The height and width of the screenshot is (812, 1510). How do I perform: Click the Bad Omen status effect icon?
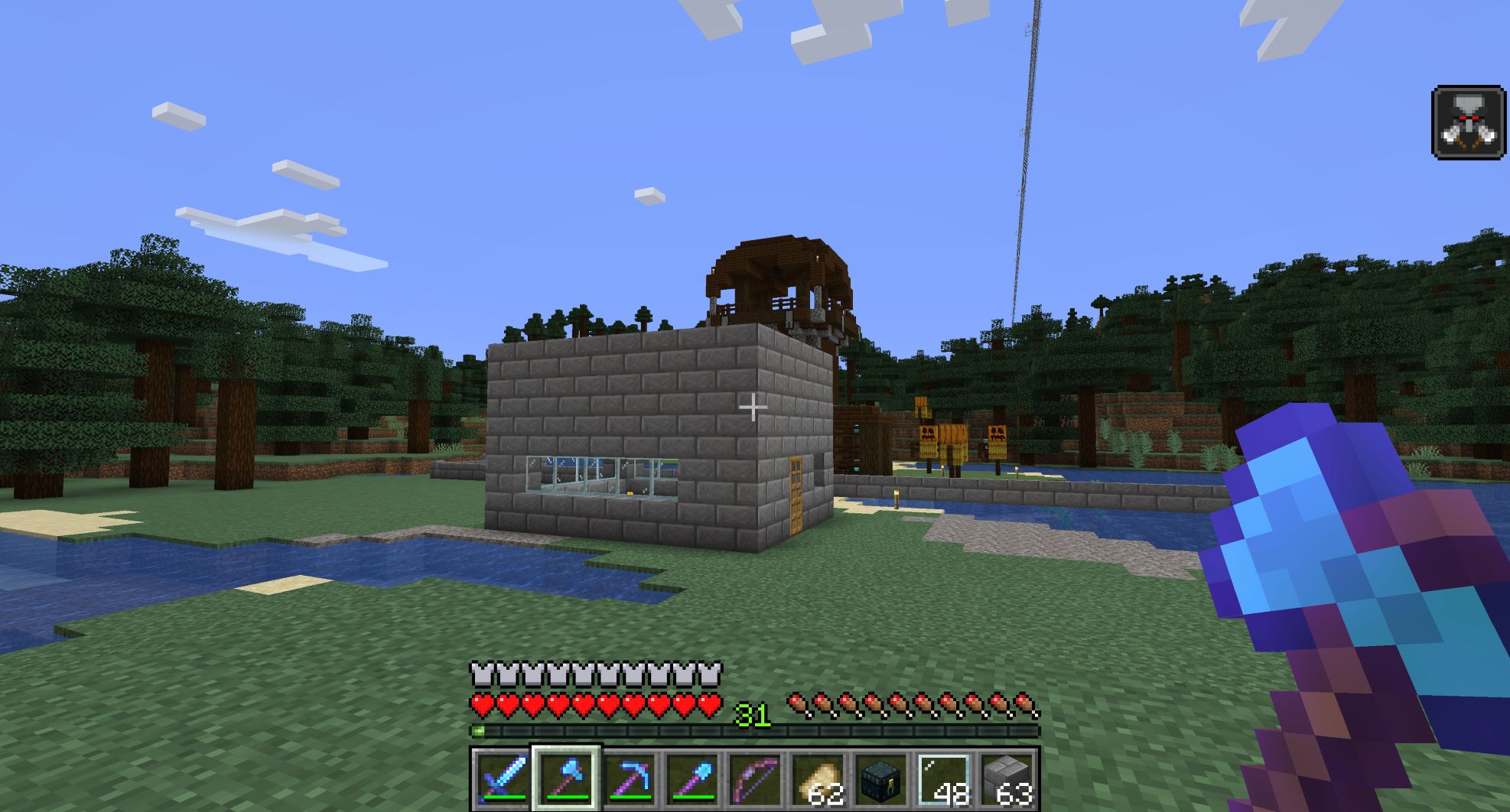[1468, 123]
